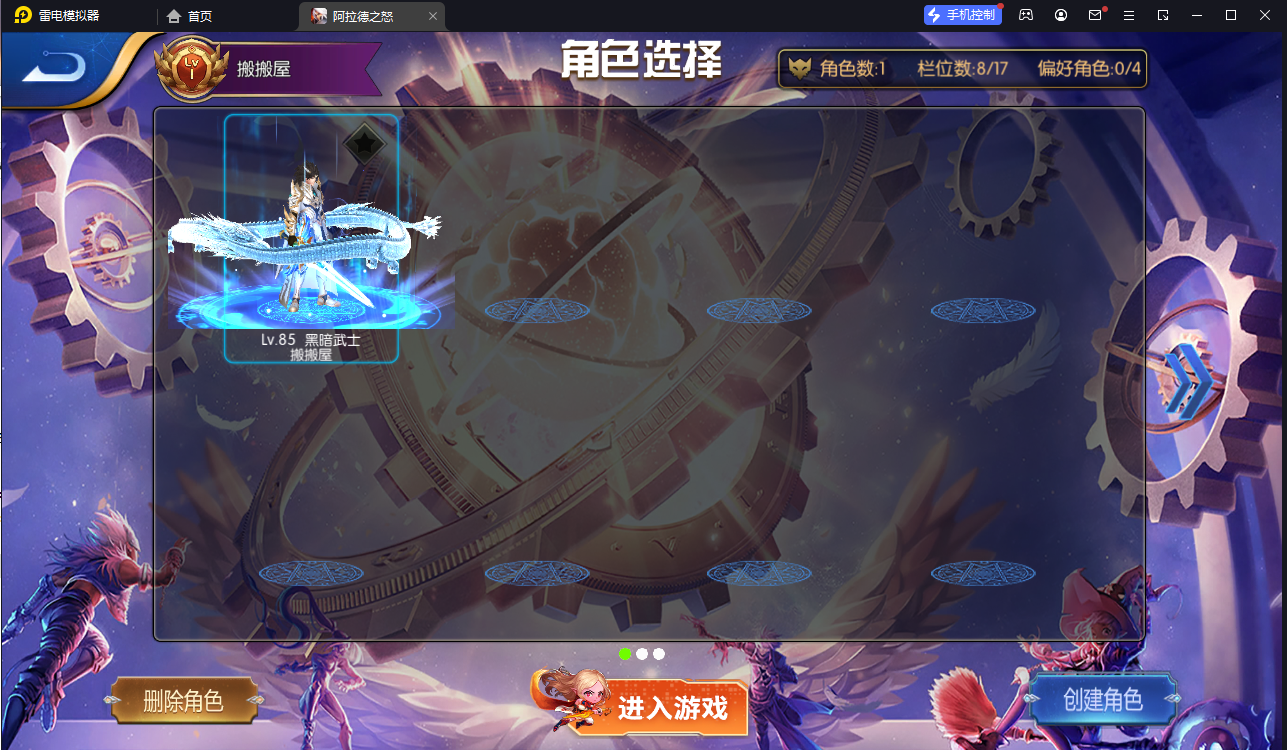Click the shrink window icon in title bar
Viewport: 1287px width, 750px height.
(1163, 15)
